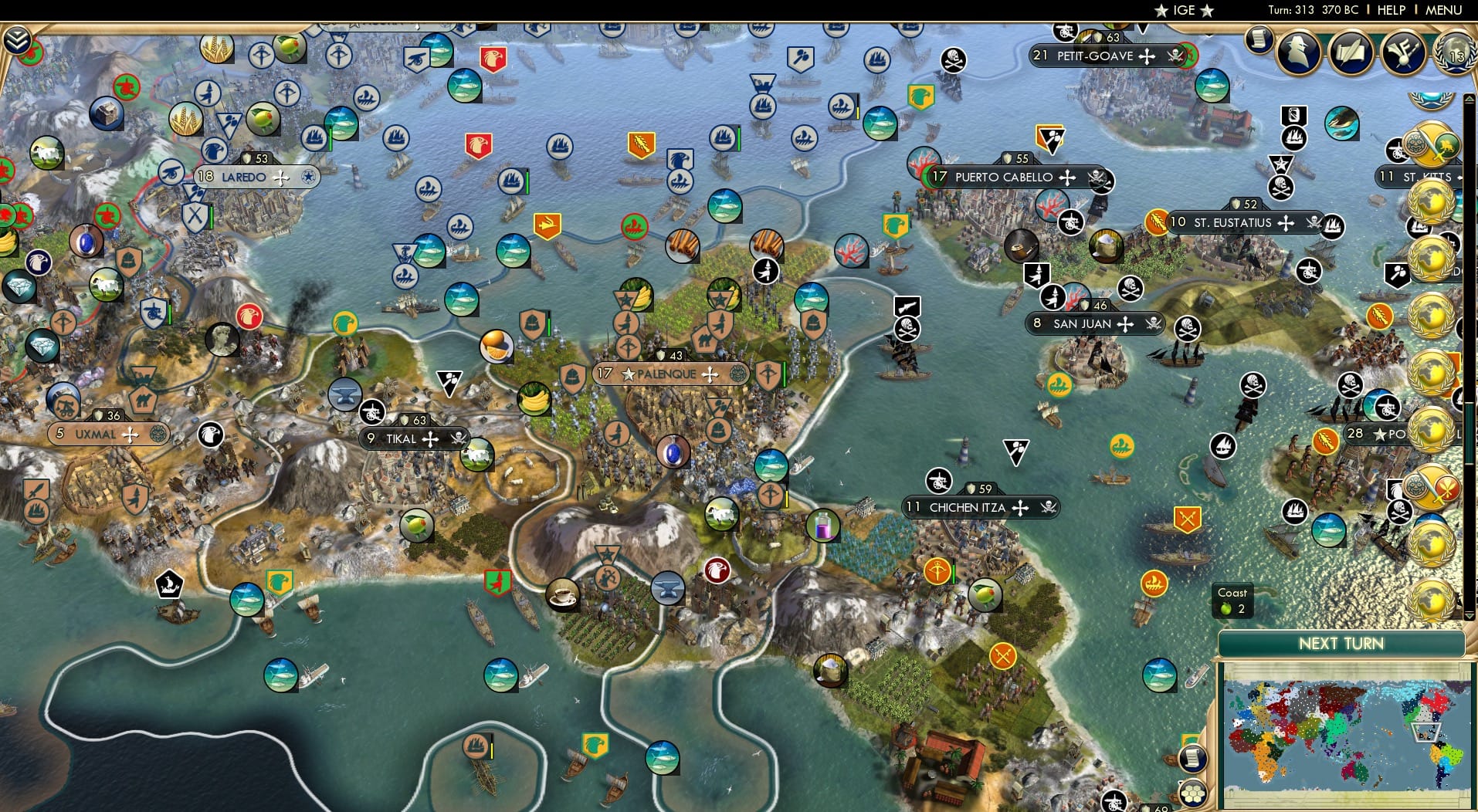Click the red coral resource icon near Puerto Cabello
Screen dimensions: 1478x812
point(852,251)
